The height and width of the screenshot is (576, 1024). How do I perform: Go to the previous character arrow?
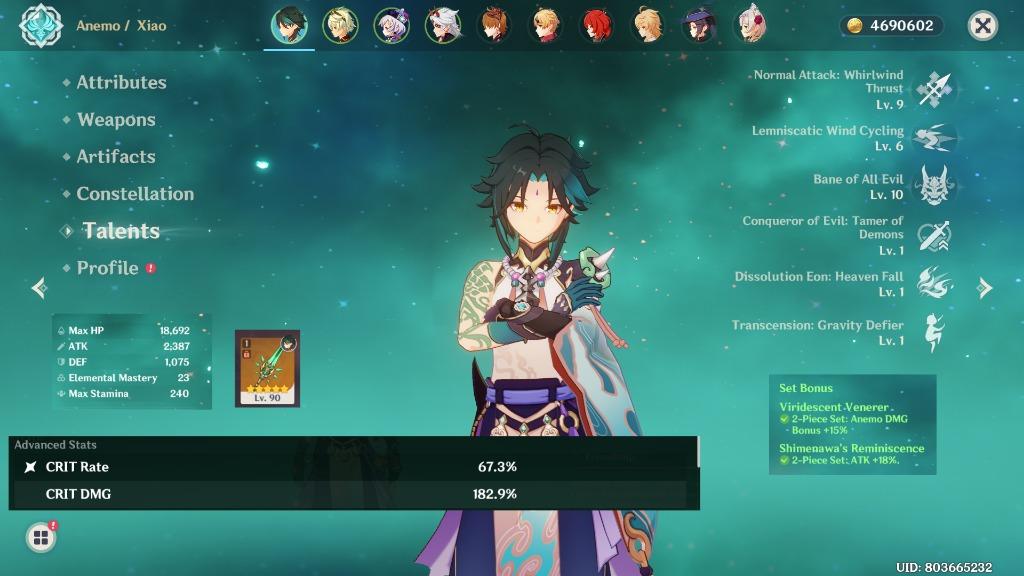pos(39,288)
